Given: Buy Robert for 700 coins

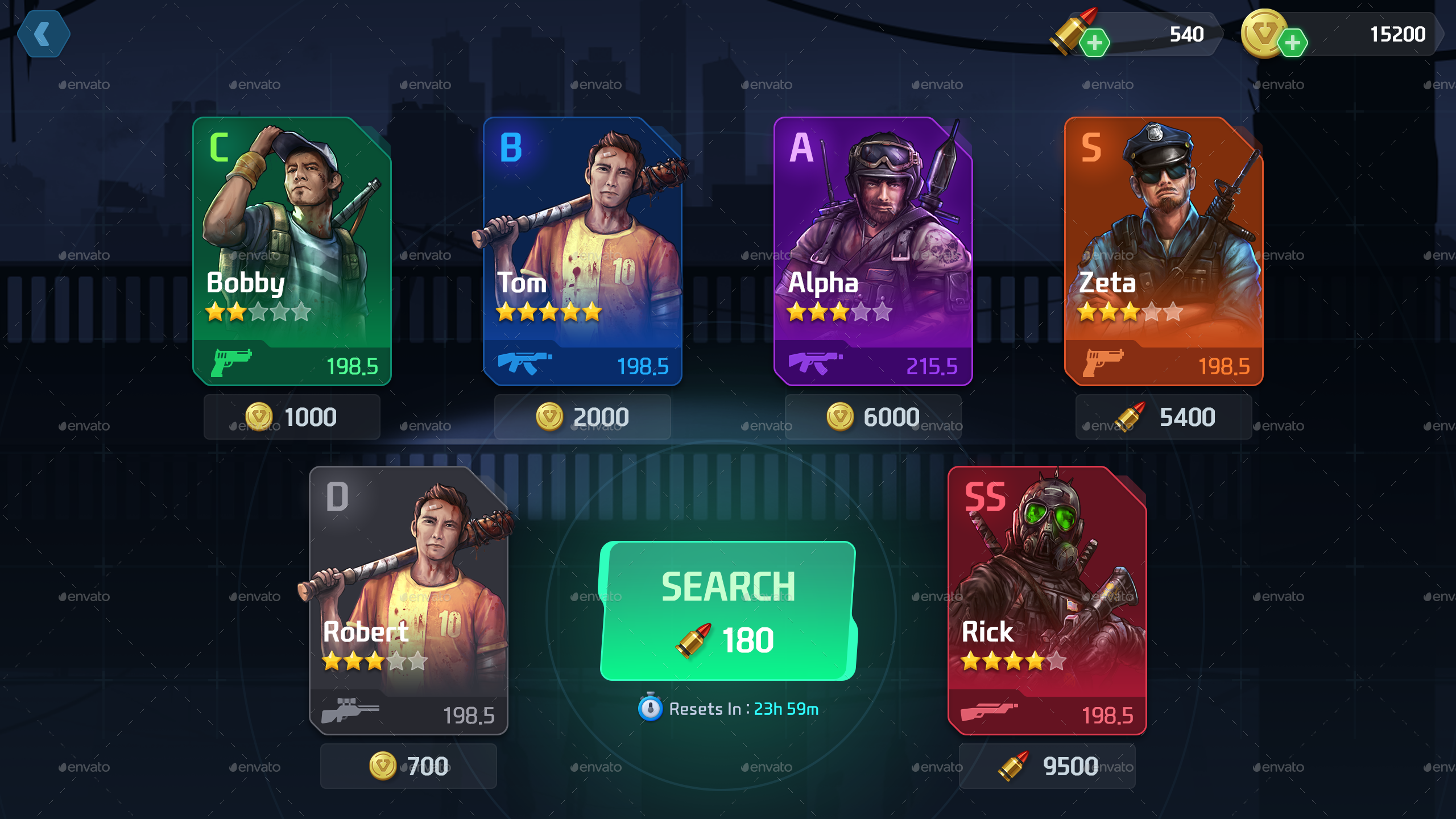Looking at the screenshot, I should 408,766.
